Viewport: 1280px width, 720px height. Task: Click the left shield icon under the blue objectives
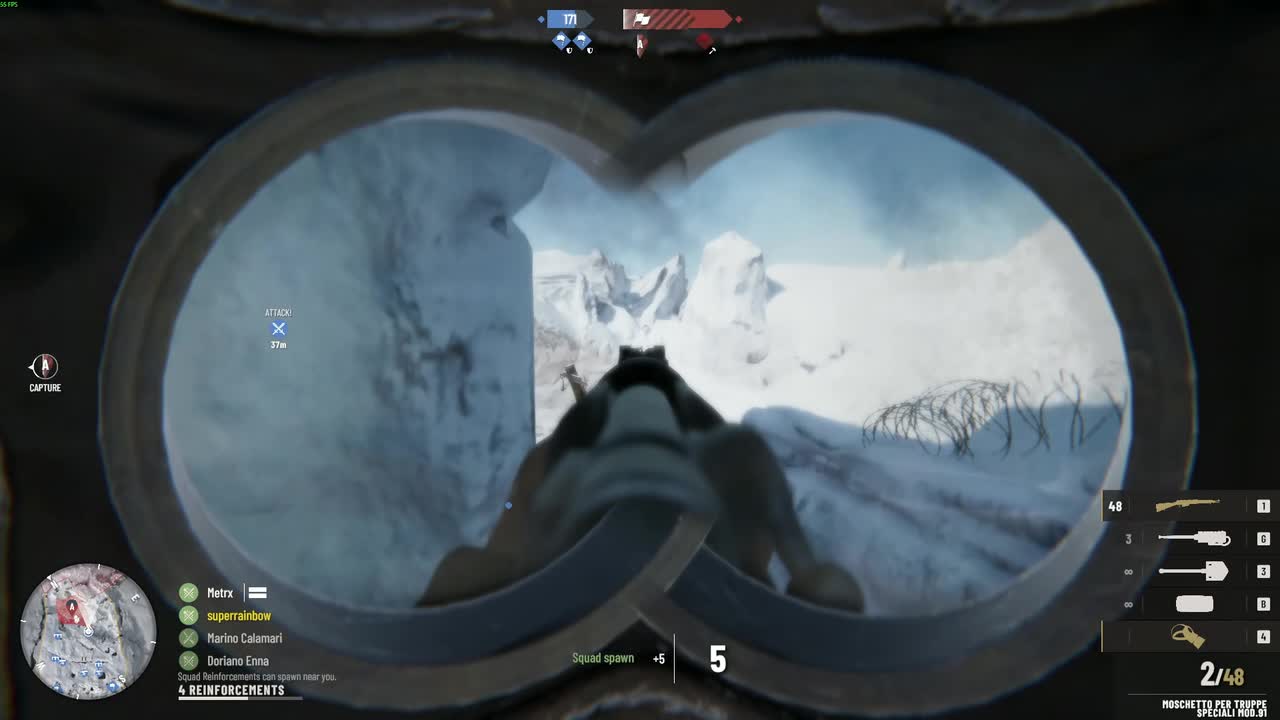pyautogui.click(x=570, y=50)
